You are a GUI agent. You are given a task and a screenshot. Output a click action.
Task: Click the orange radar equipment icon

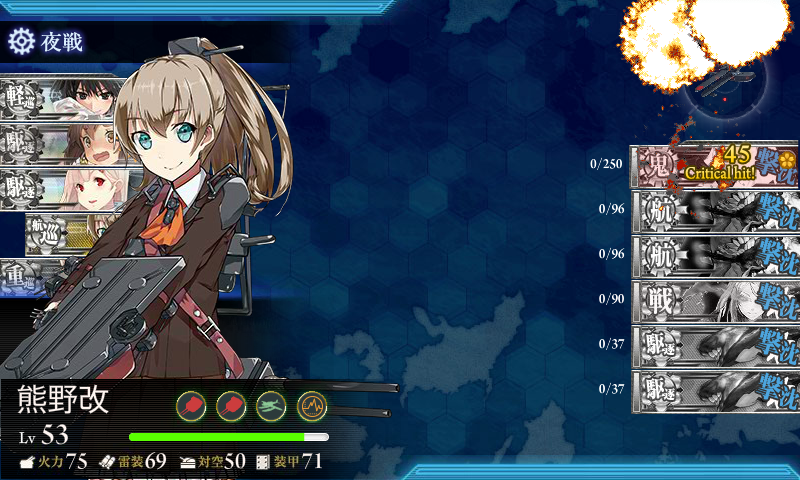tap(312, 405)
